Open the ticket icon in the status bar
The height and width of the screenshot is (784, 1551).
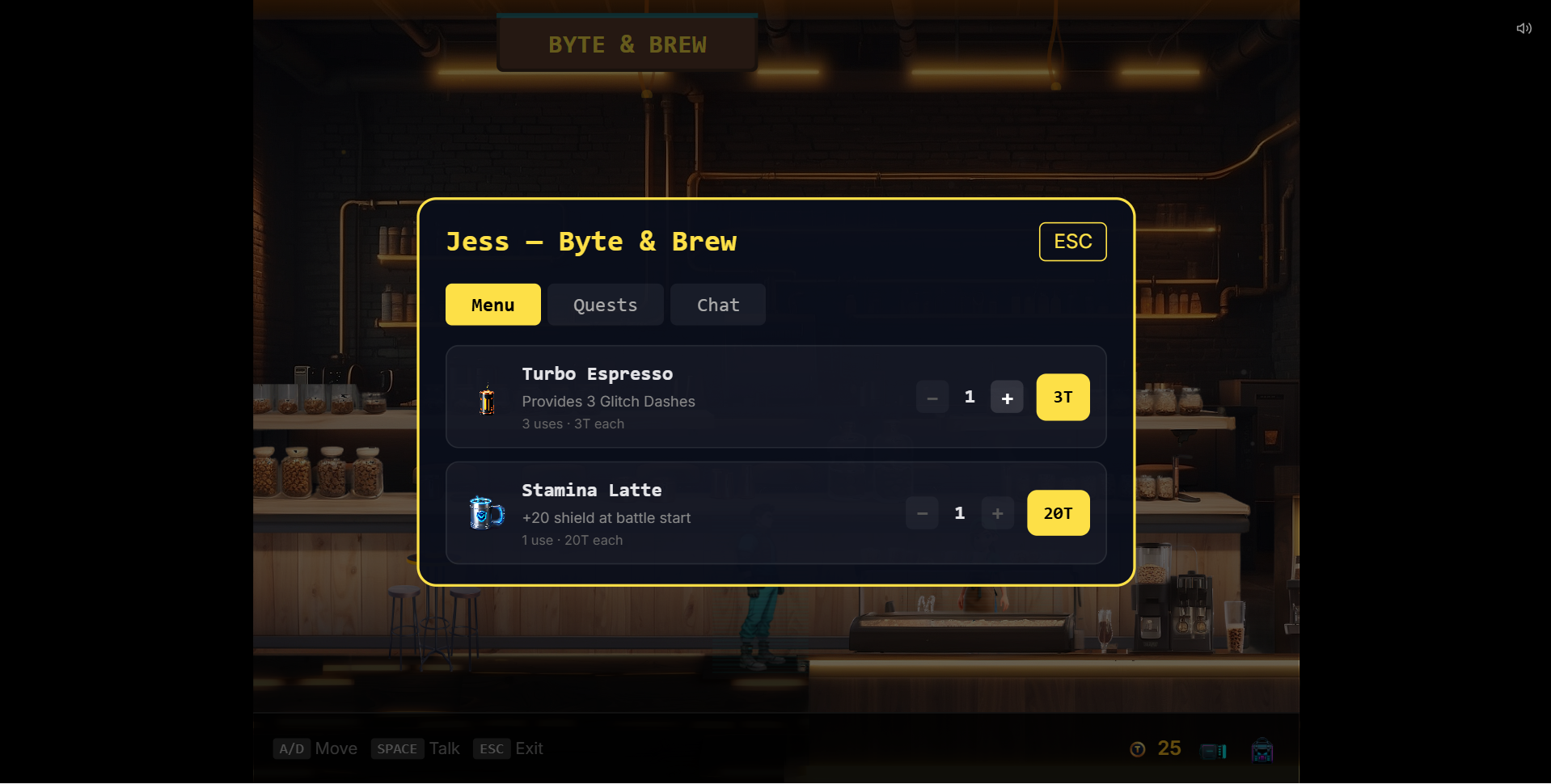[x=1214, y=750]
